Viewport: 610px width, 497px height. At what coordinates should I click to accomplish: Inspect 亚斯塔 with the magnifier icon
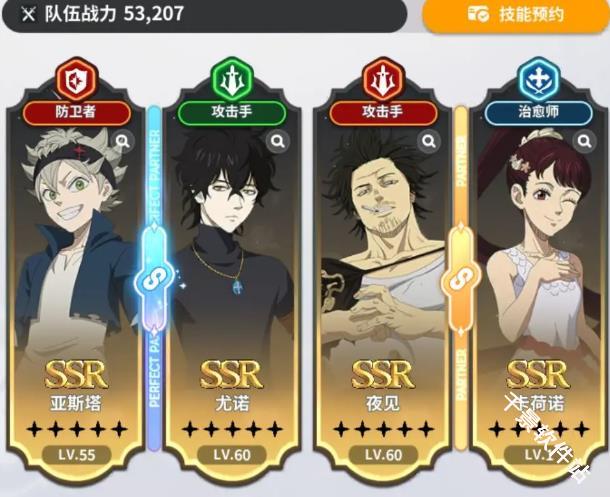[123, 142]
